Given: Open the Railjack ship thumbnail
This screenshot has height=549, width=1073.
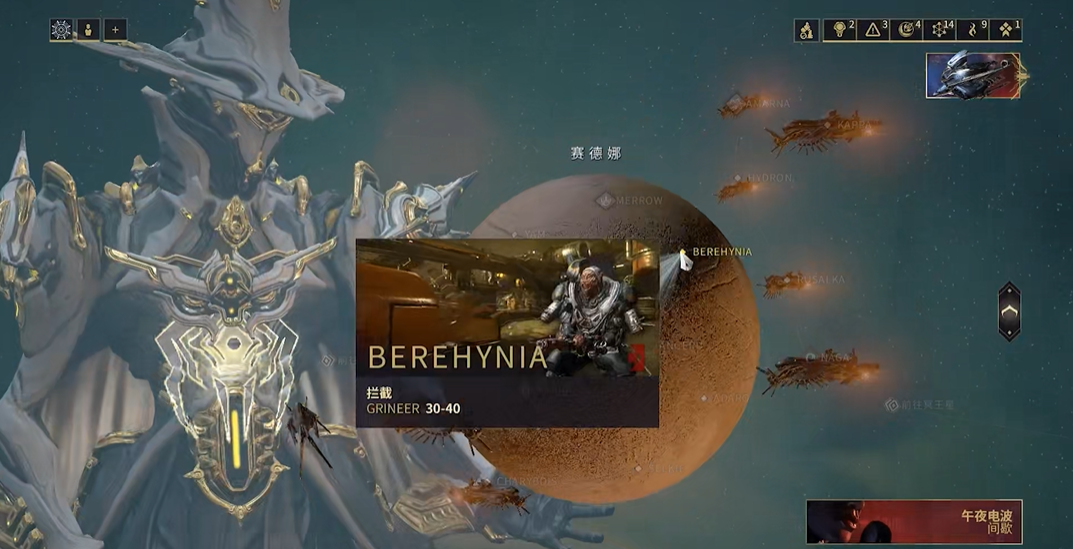Looking at the screenshot, I should pyautogui.click(x=974, y=75).
